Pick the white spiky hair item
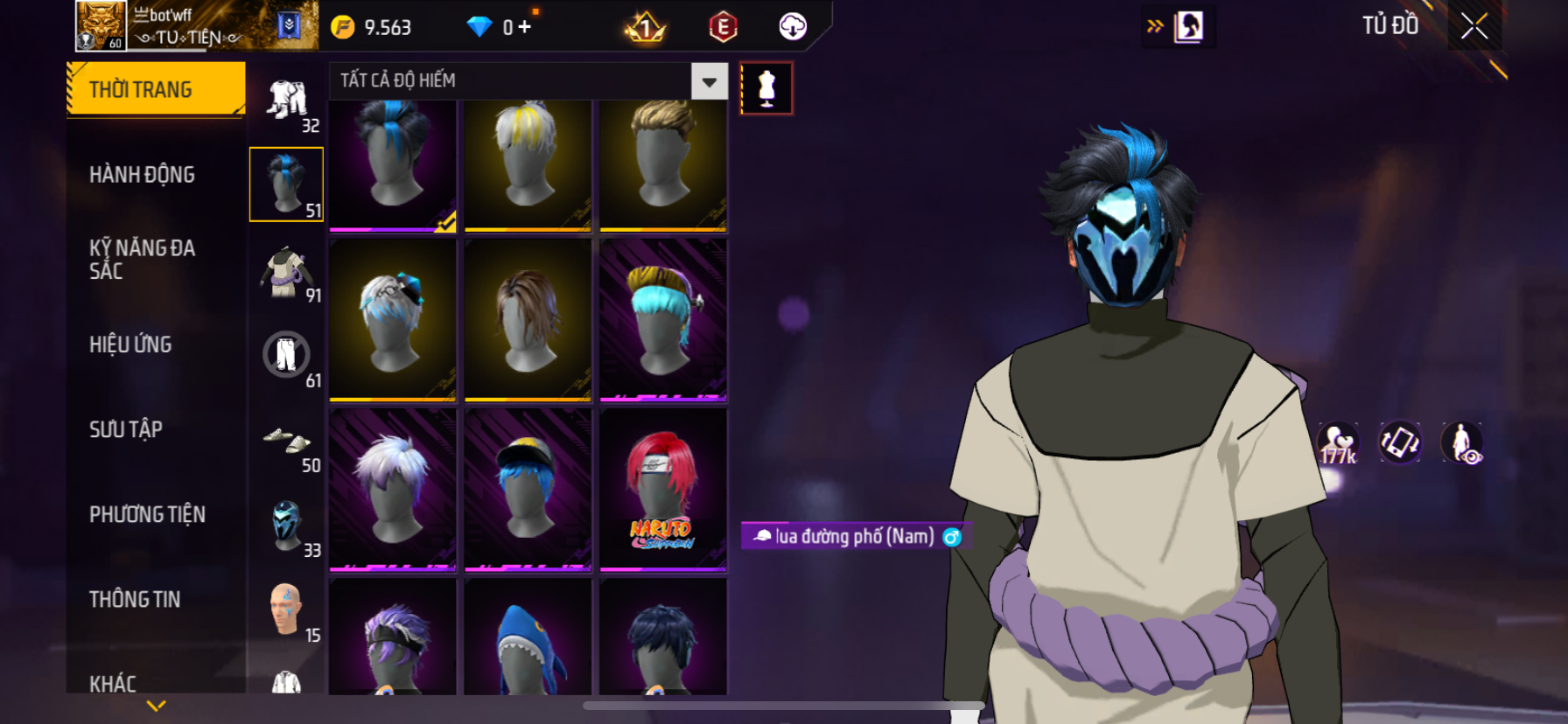The height and width of the screenshot is (724, 1568). [x=393, y=490]
